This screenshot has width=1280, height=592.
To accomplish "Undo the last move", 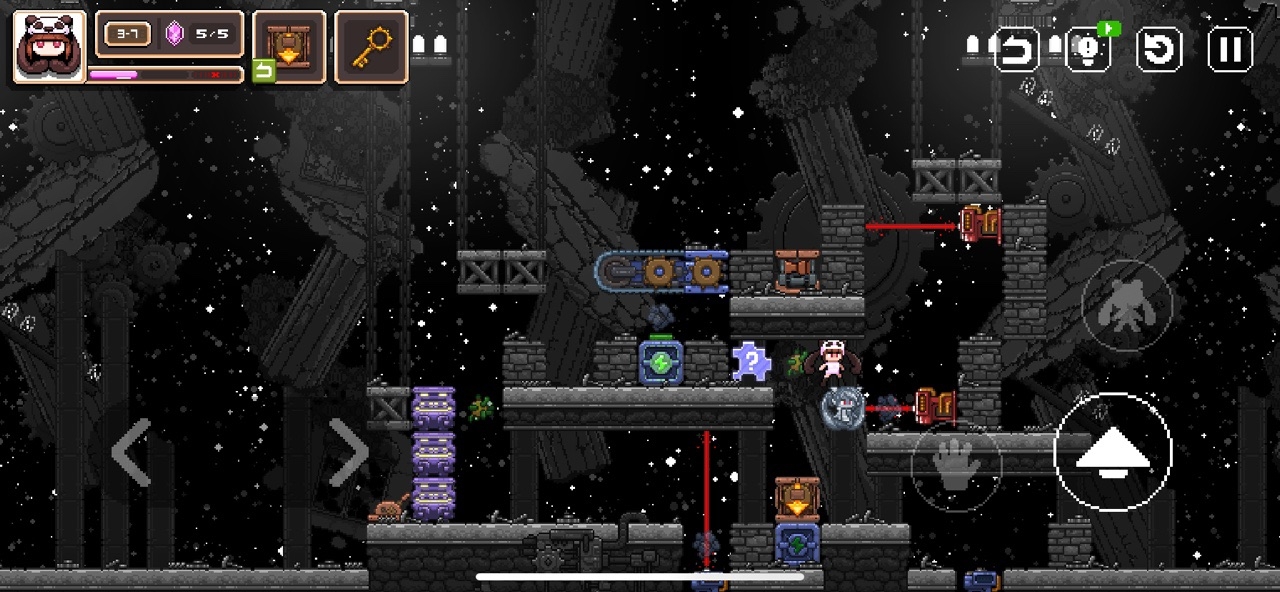I will (1017, 49).
